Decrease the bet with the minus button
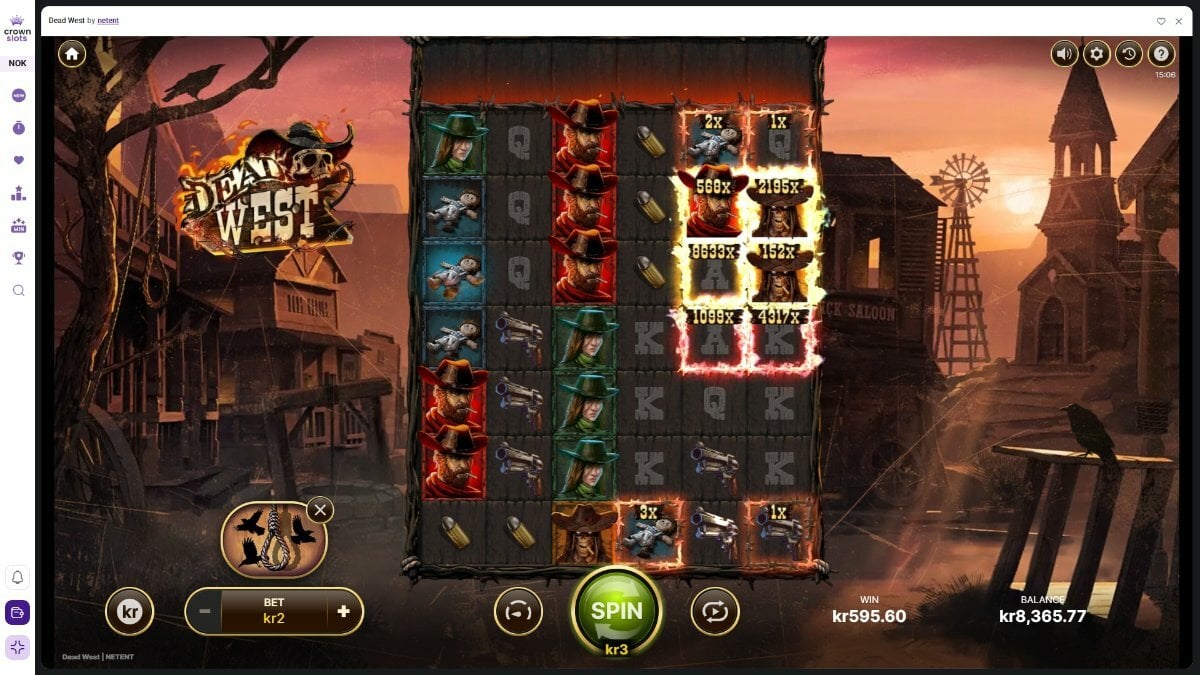 click(204, 611)
